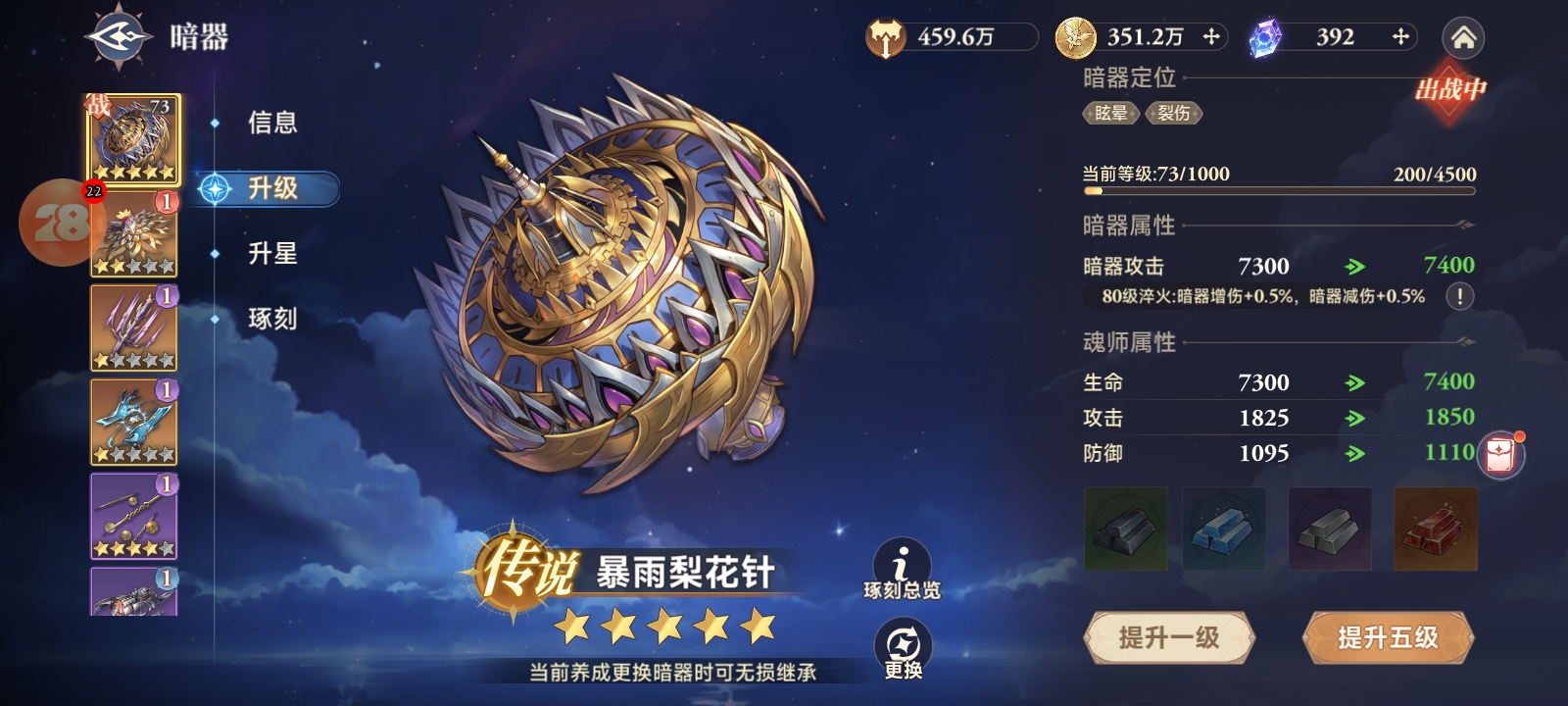Return home via the house icon

click(x=1463, y=38)
